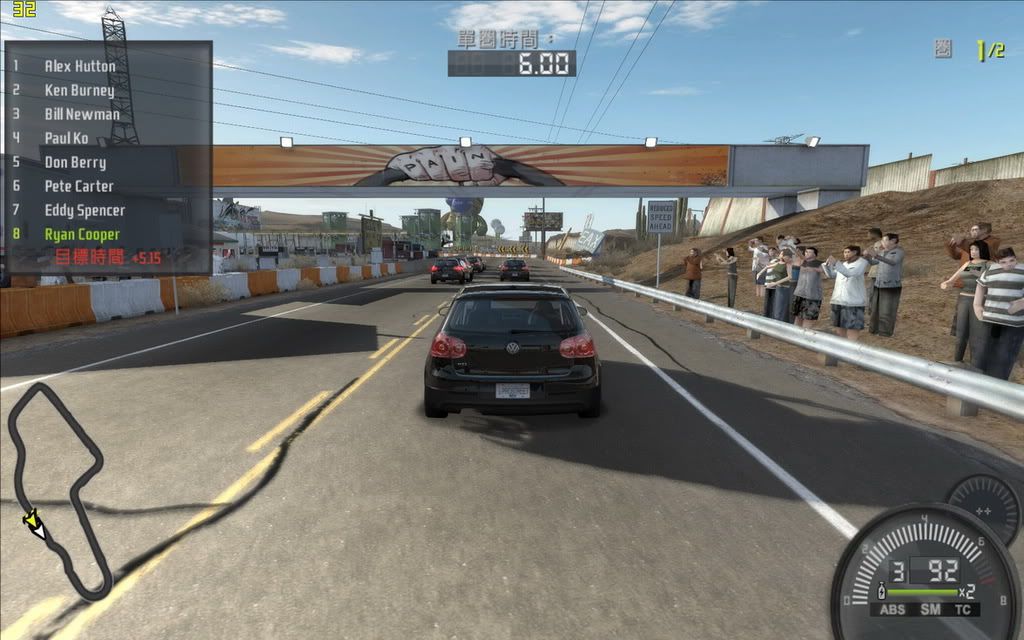Toggle the SM stability indicator
This screenshot has height=640, width=1024.
pos(930,609)
